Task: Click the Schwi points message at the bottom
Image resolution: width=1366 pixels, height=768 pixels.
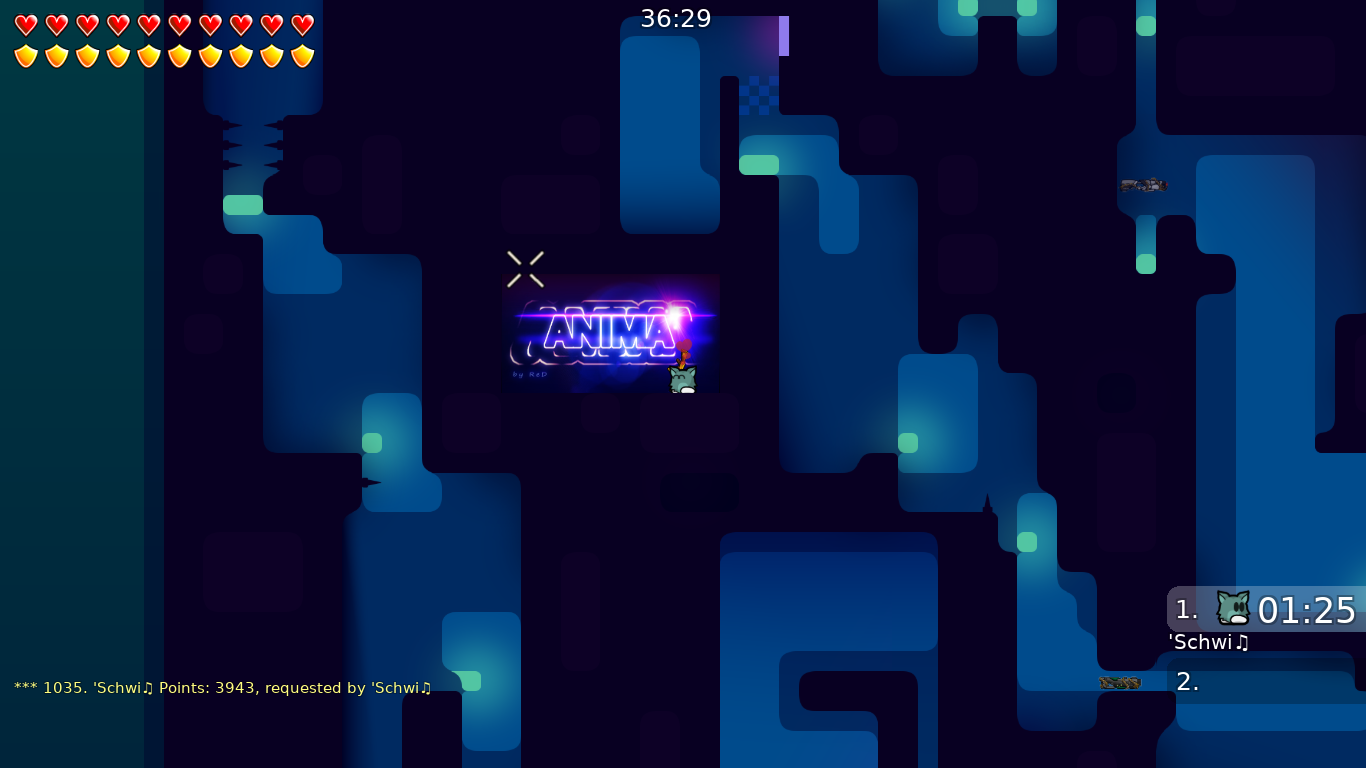Action: tap(222, 687)
